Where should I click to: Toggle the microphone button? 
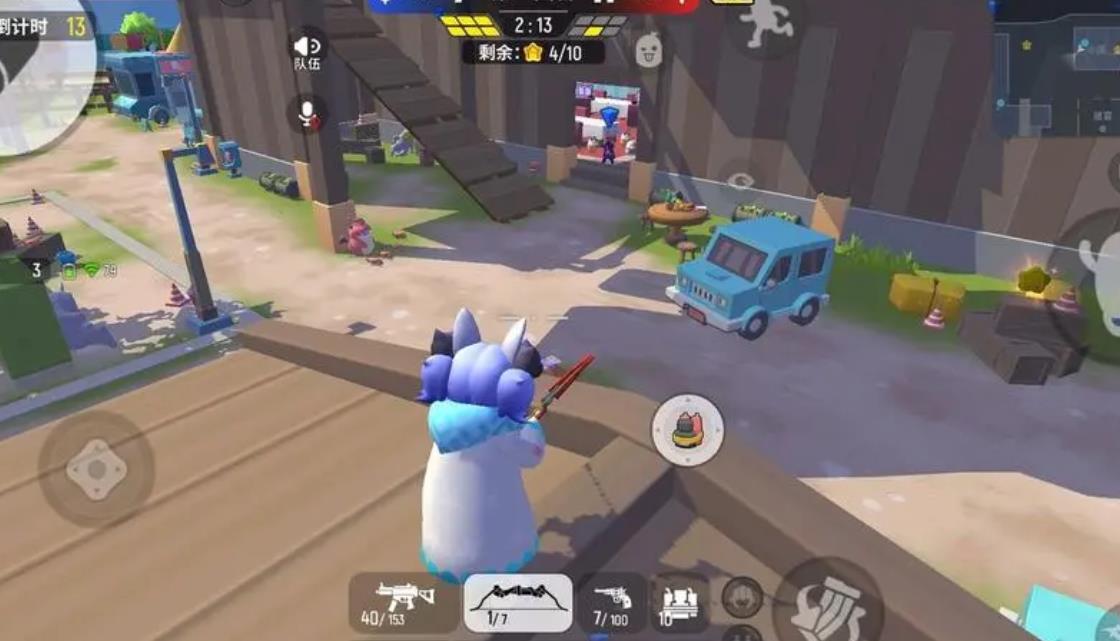[307, 113]
